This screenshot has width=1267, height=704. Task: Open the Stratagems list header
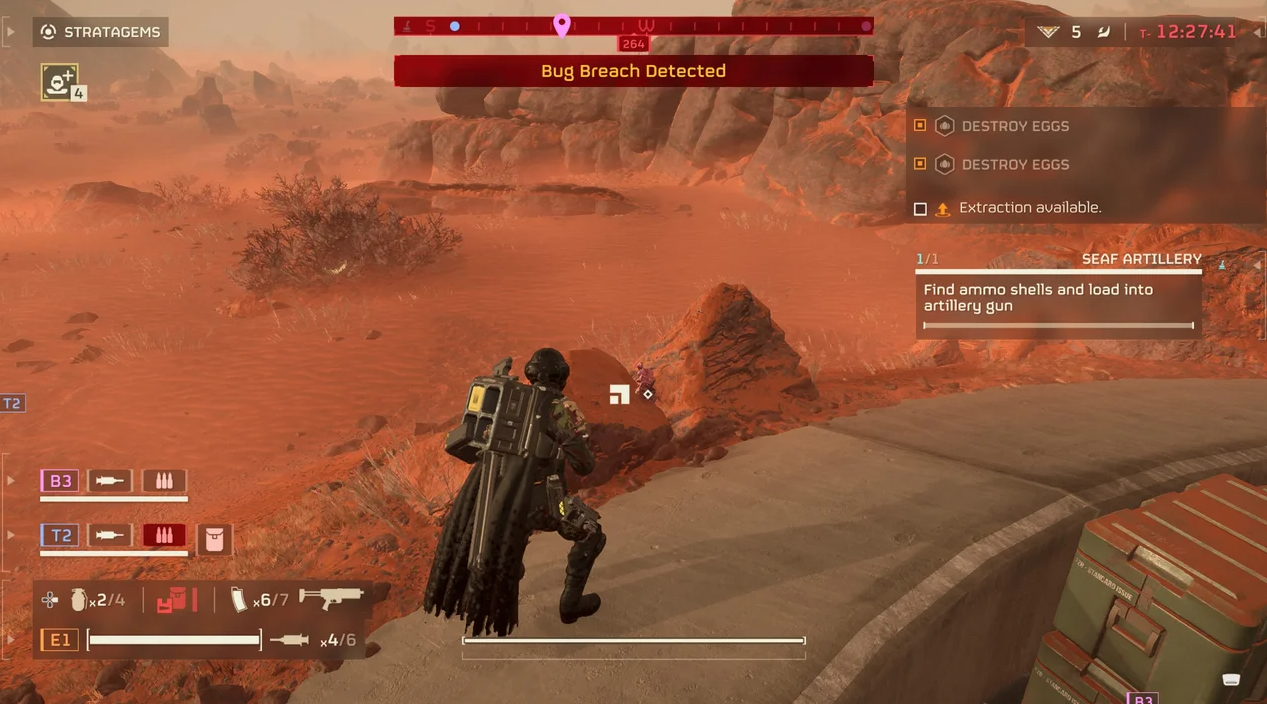tap(100, 32)
